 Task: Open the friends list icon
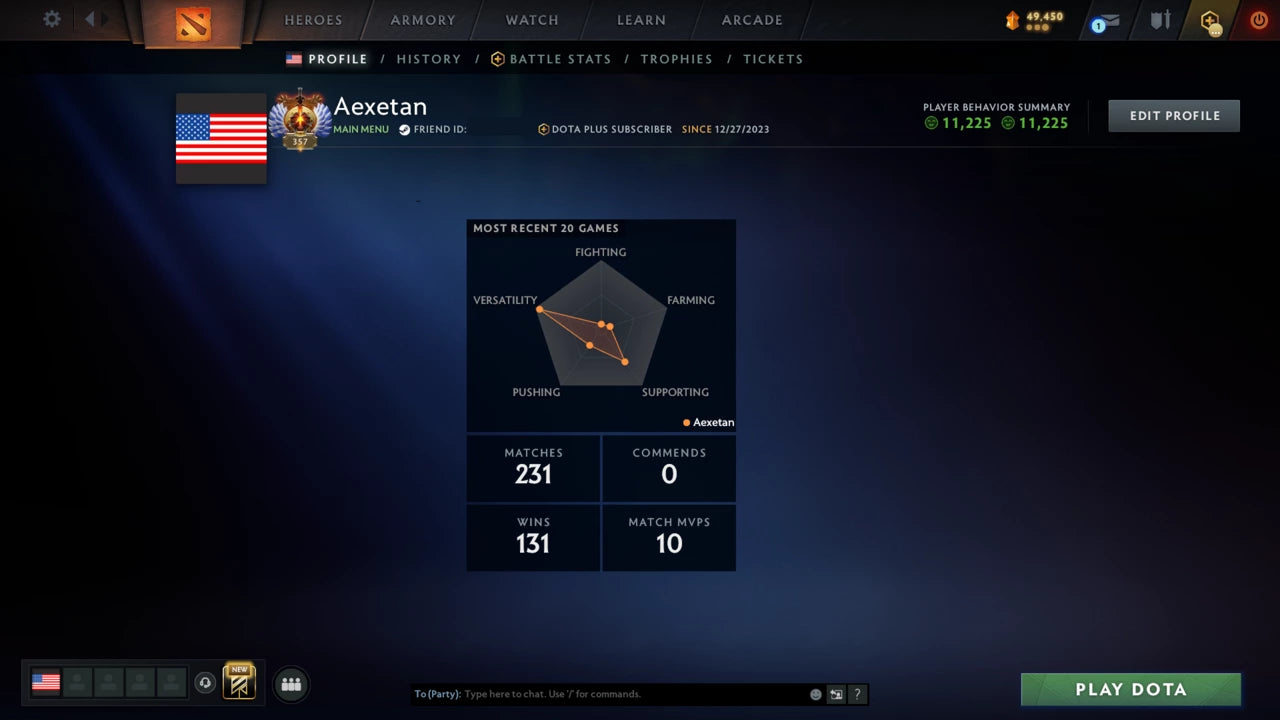tap(290, 684)
